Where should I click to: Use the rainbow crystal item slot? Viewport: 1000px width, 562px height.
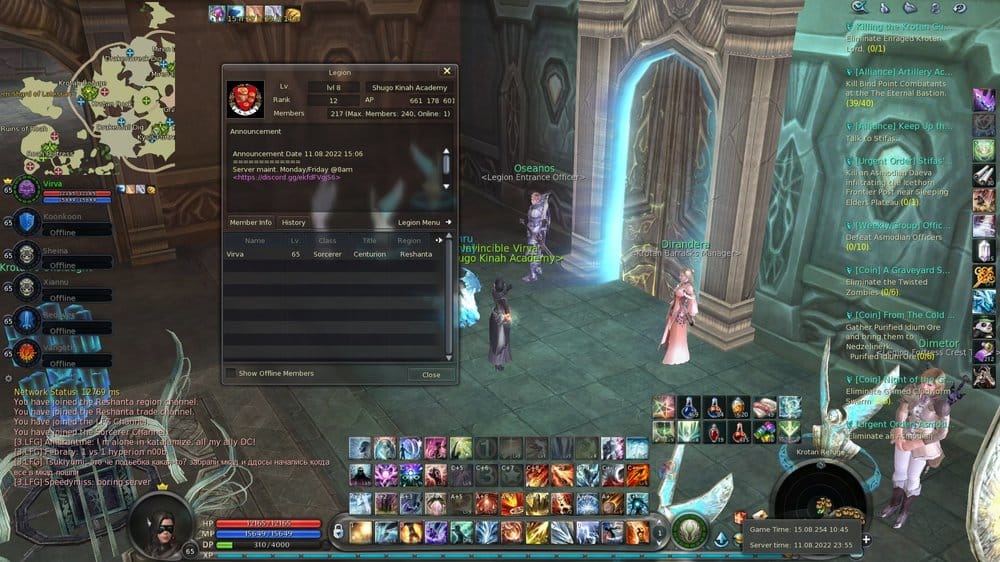click(765, 431)
